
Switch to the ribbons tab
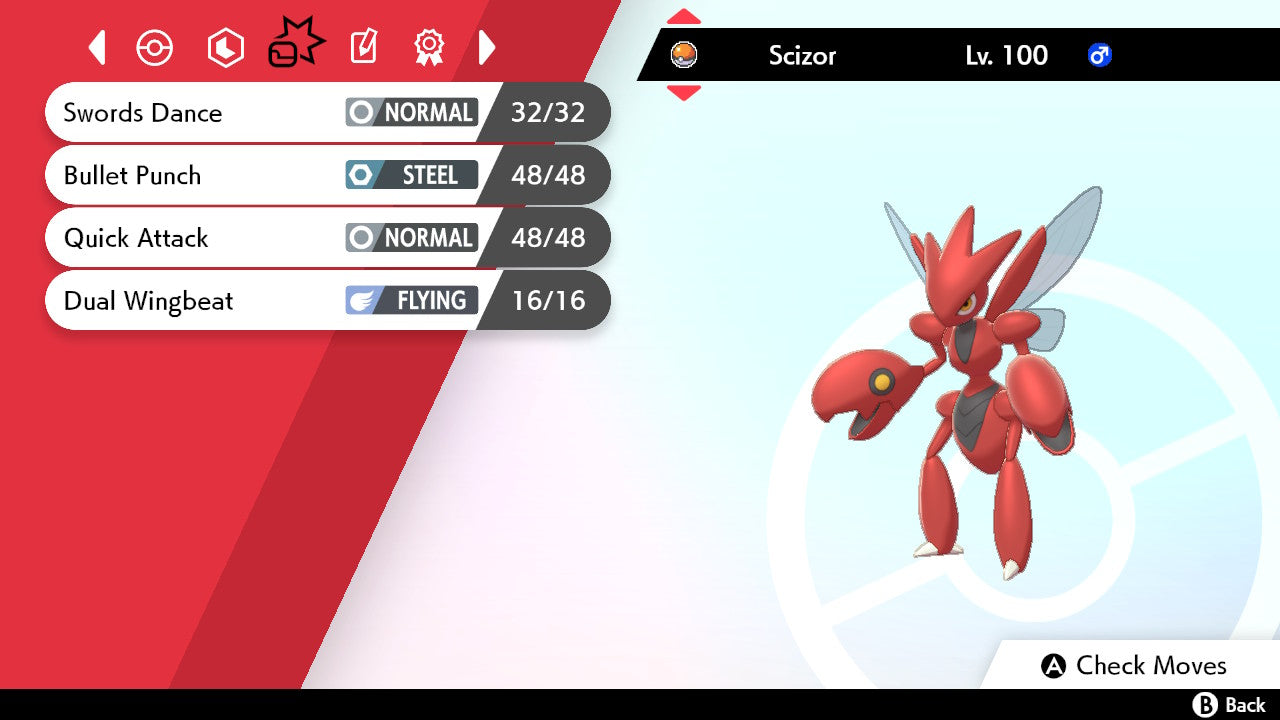click(429, 47)
